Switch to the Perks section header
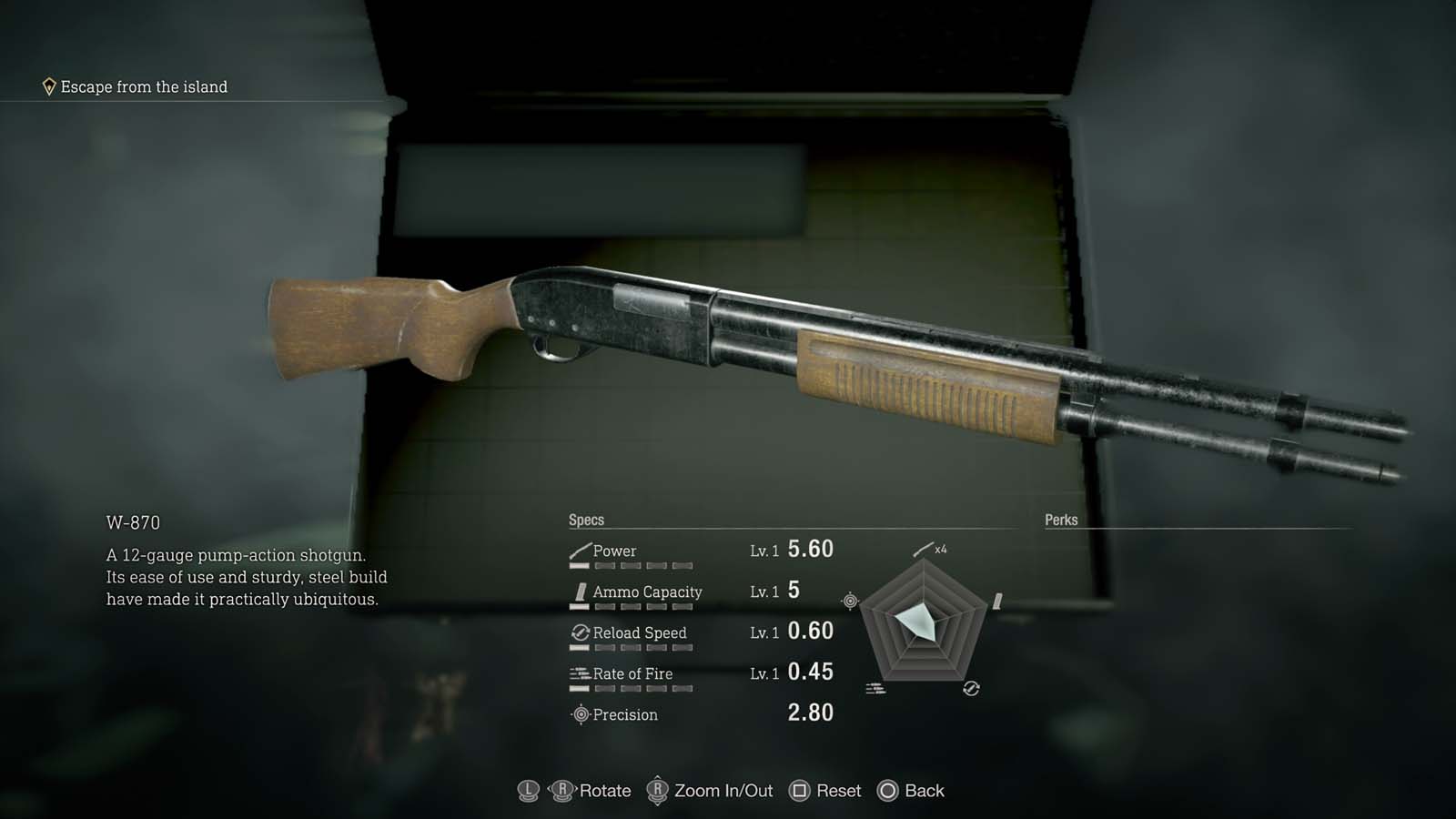 (1058, 519)
